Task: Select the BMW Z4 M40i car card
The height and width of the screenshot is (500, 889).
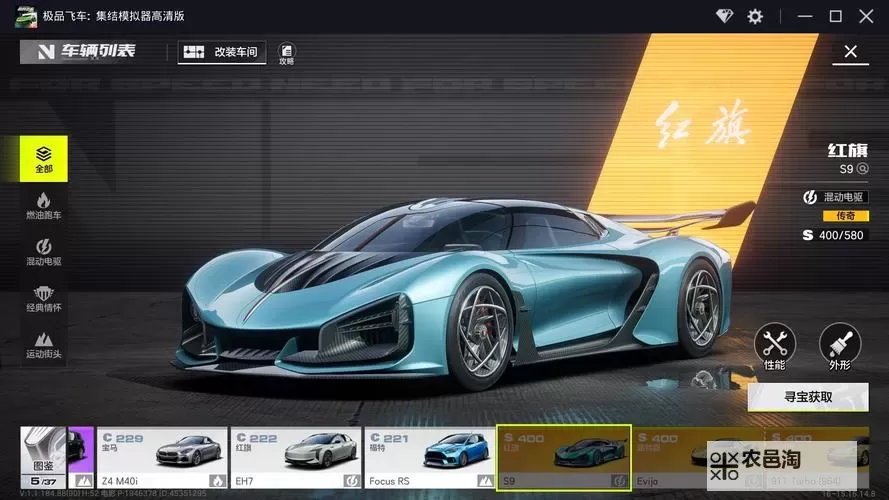Action: coord(161,458)
